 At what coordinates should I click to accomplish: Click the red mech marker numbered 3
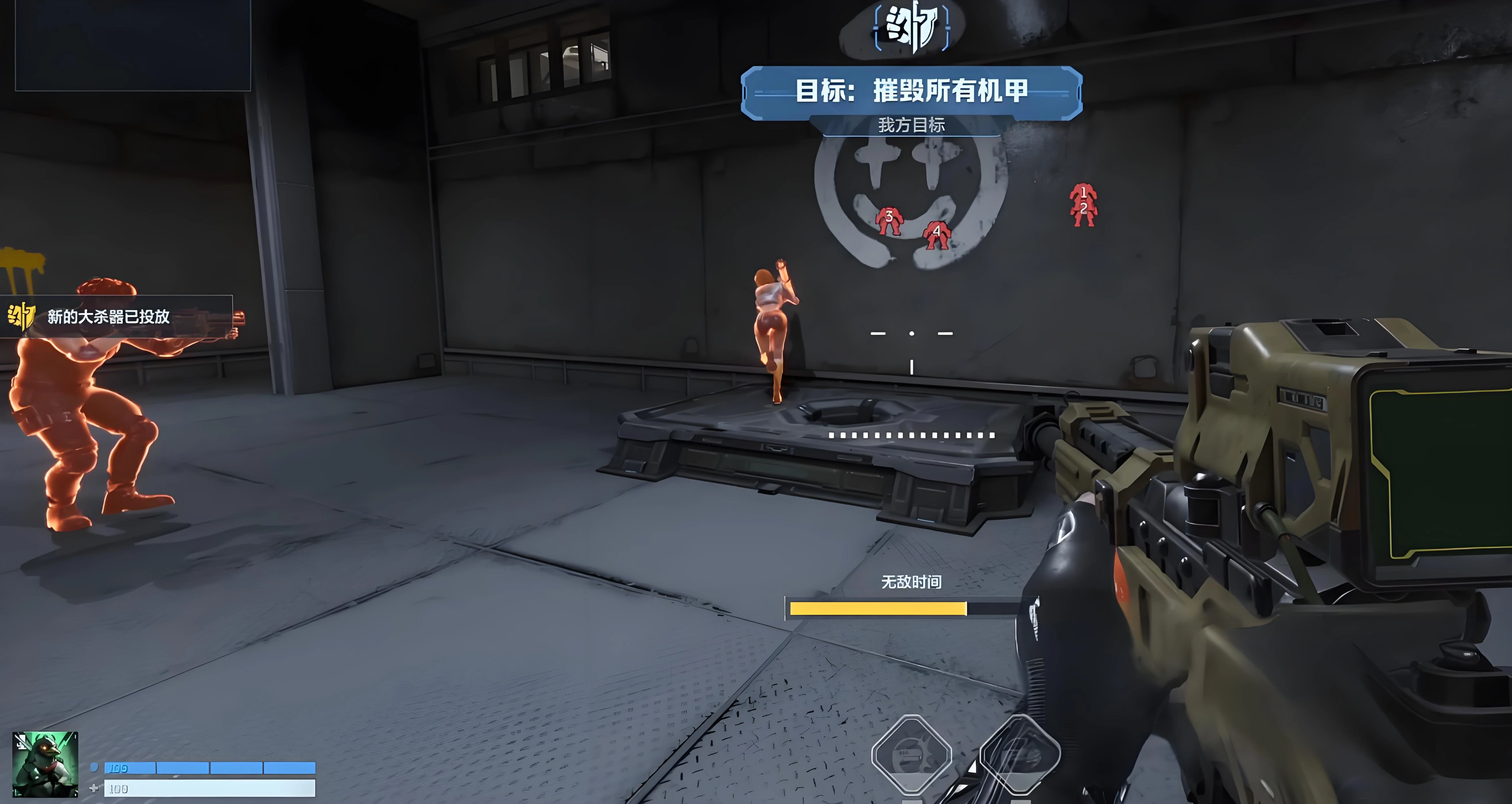tap(888, 221)
